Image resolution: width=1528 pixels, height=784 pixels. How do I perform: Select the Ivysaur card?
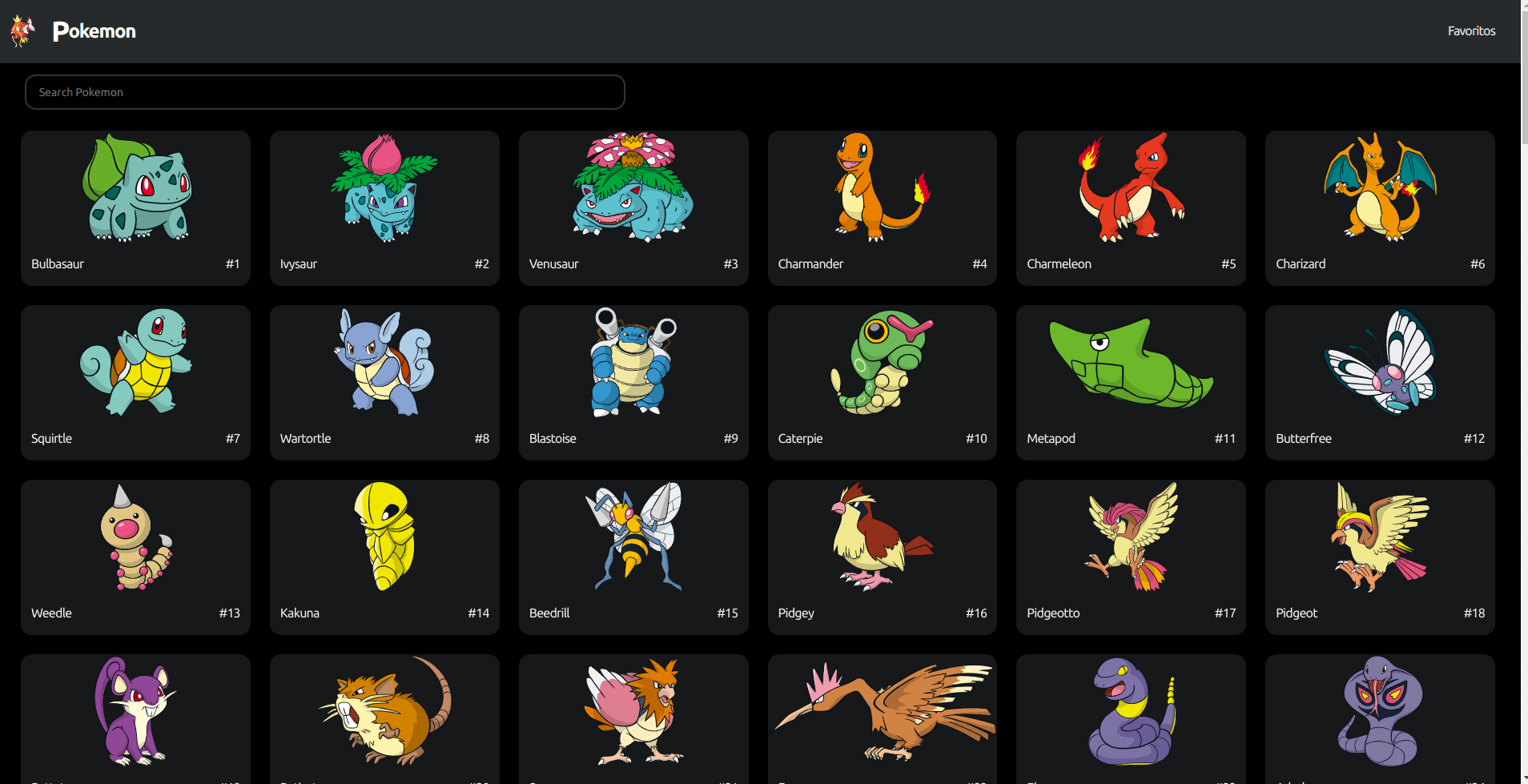click(384, 207)
